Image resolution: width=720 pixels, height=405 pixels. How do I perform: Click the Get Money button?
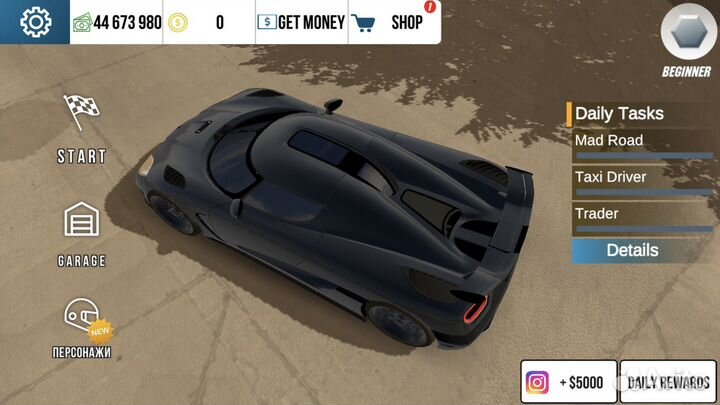pyautogui.click(x=302, y=22)
